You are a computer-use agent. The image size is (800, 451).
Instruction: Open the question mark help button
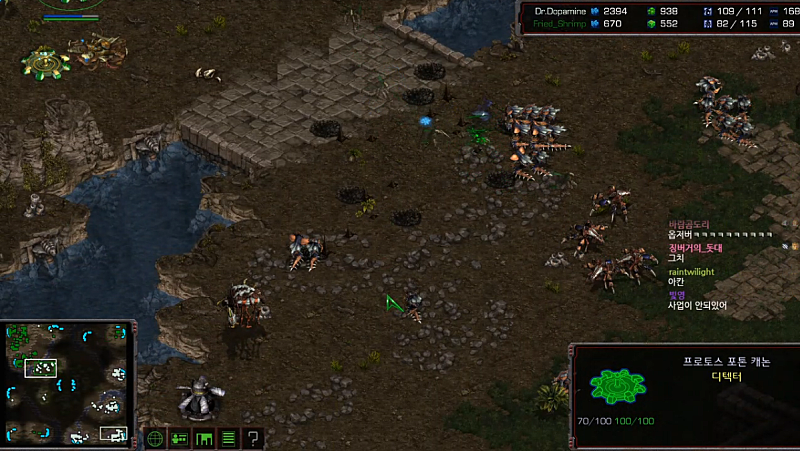coord(253,438)
